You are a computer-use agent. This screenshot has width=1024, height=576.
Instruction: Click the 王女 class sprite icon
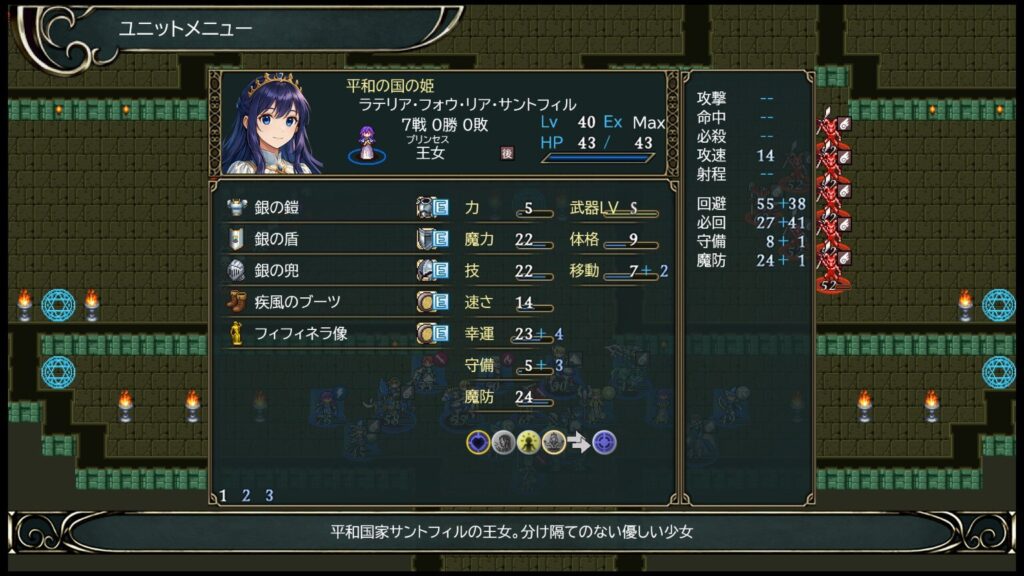pyautogui.click(x=368, y=147)
